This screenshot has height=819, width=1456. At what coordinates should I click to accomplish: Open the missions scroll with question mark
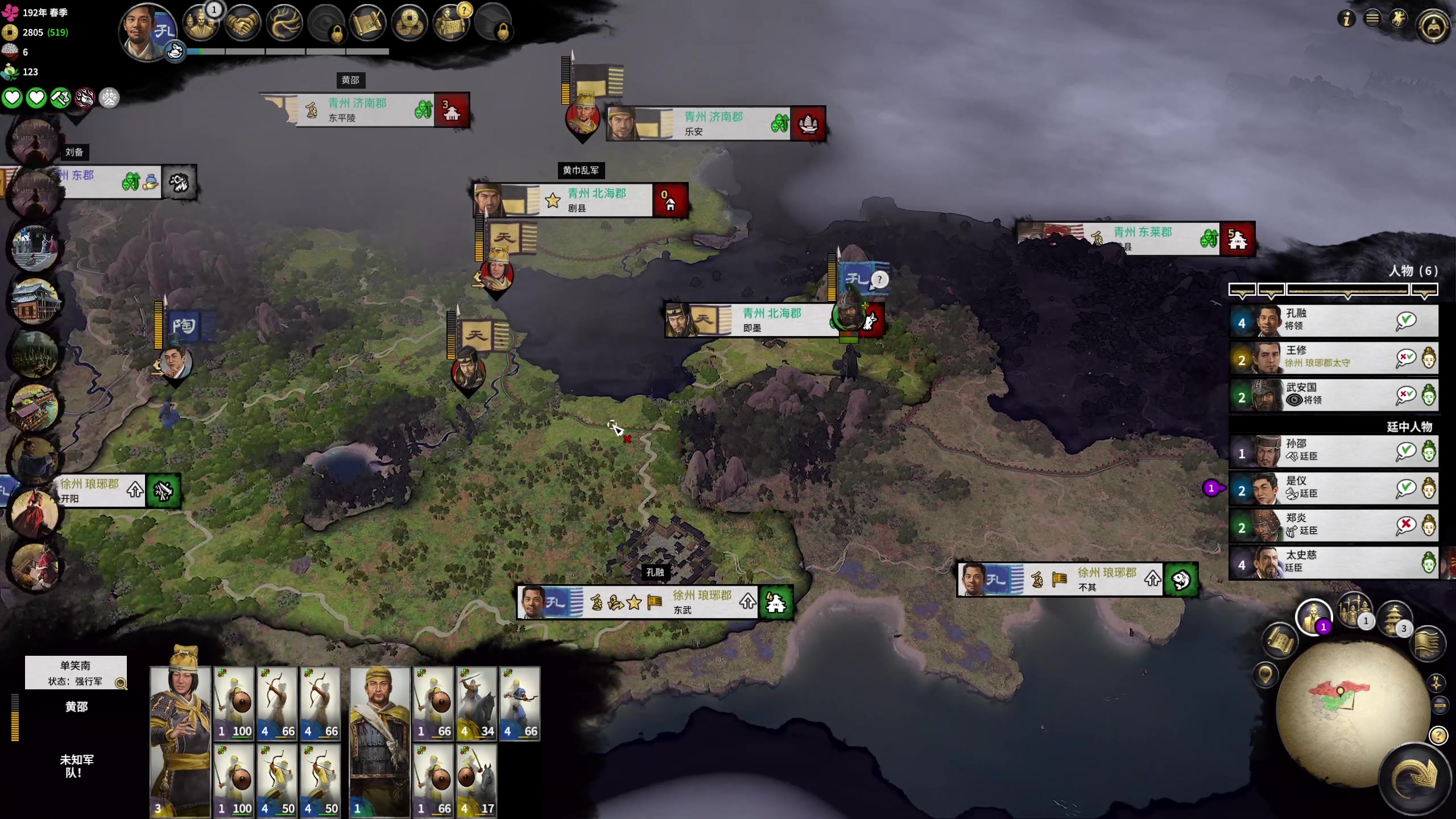click(x=451, y=24)
